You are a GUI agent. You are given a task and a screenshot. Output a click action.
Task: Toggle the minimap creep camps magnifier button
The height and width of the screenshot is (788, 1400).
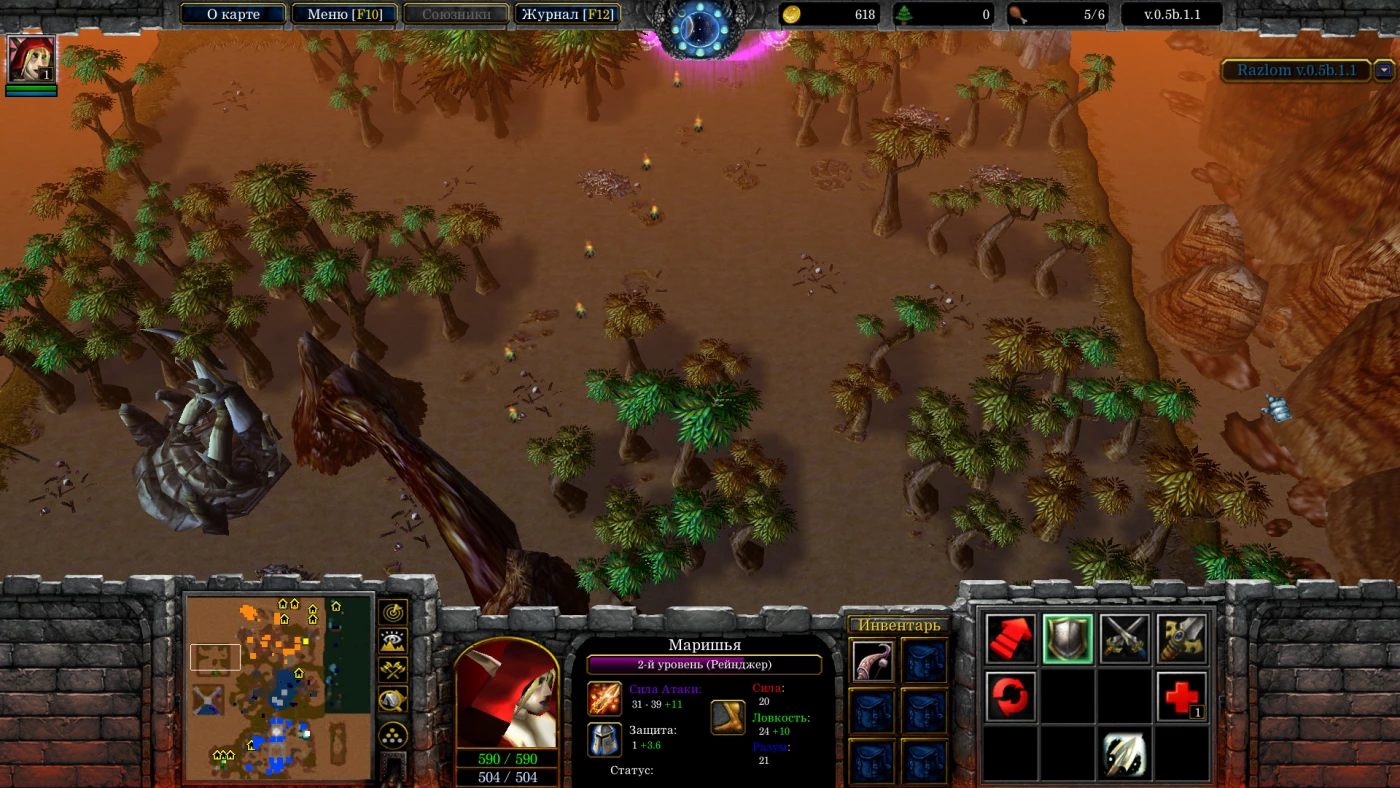pyautogui.click(x=393, y=701)
